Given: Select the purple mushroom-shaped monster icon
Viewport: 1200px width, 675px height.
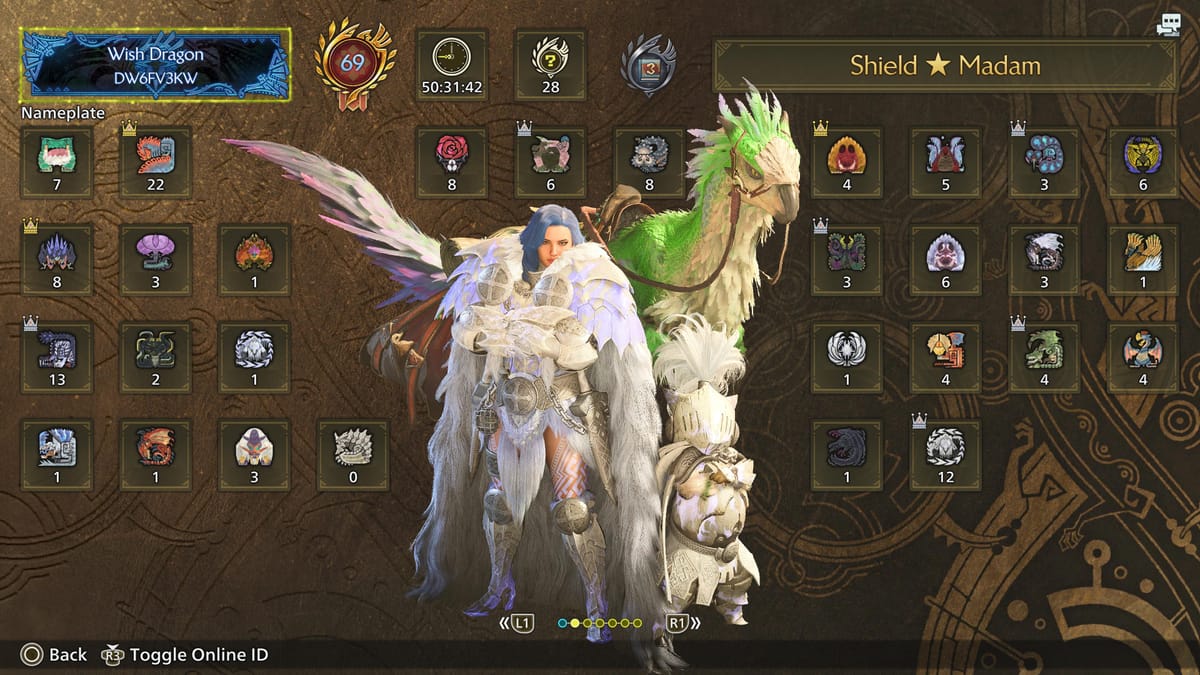Looking at the screenshot, I should pyautogui.click(x=155, y=259).
